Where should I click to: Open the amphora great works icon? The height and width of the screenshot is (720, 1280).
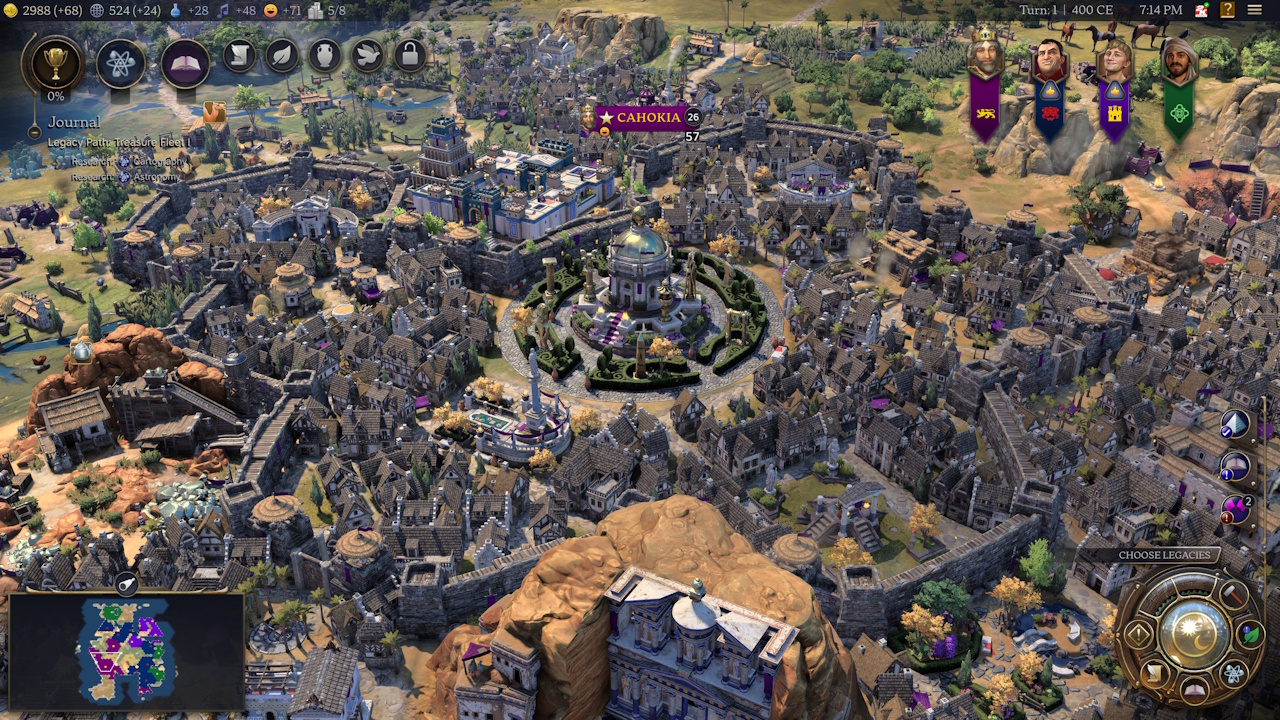pos(323,57)
